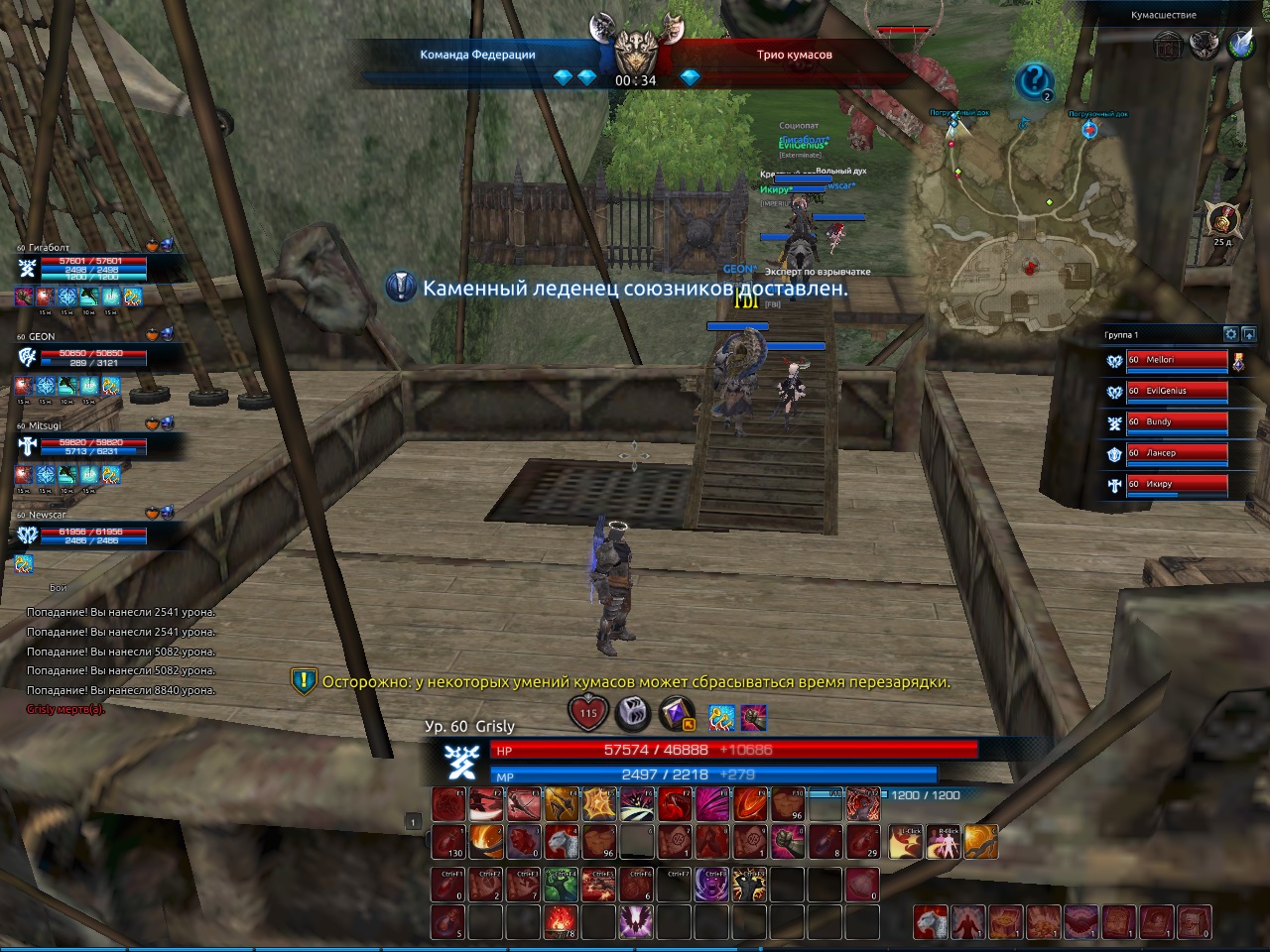The width and height of the screenshot is (1270, 952).
Task: Activate the purple wings skill slot
Action: click(635, 922)
